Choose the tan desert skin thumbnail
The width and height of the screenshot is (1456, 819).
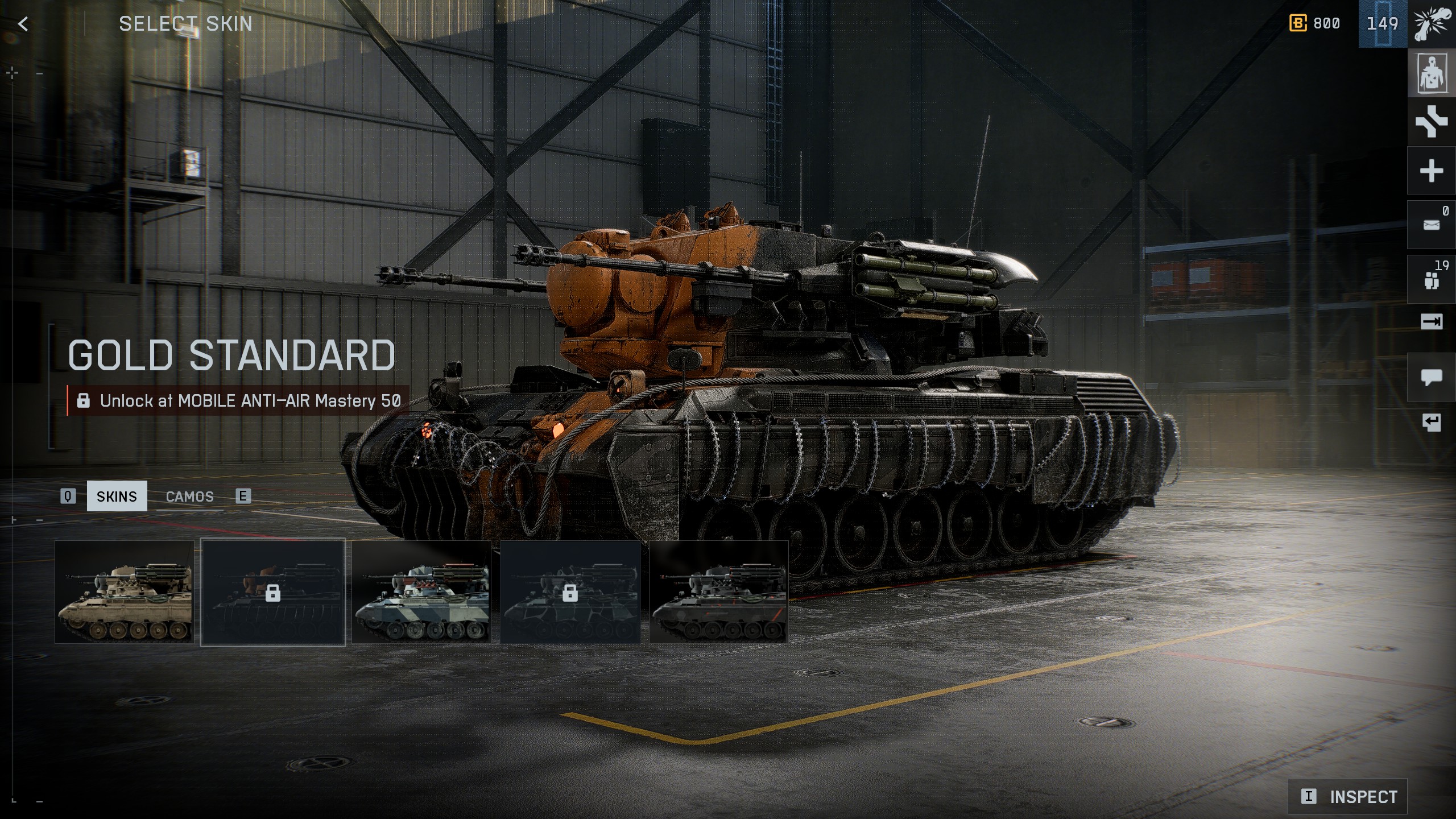125,592
